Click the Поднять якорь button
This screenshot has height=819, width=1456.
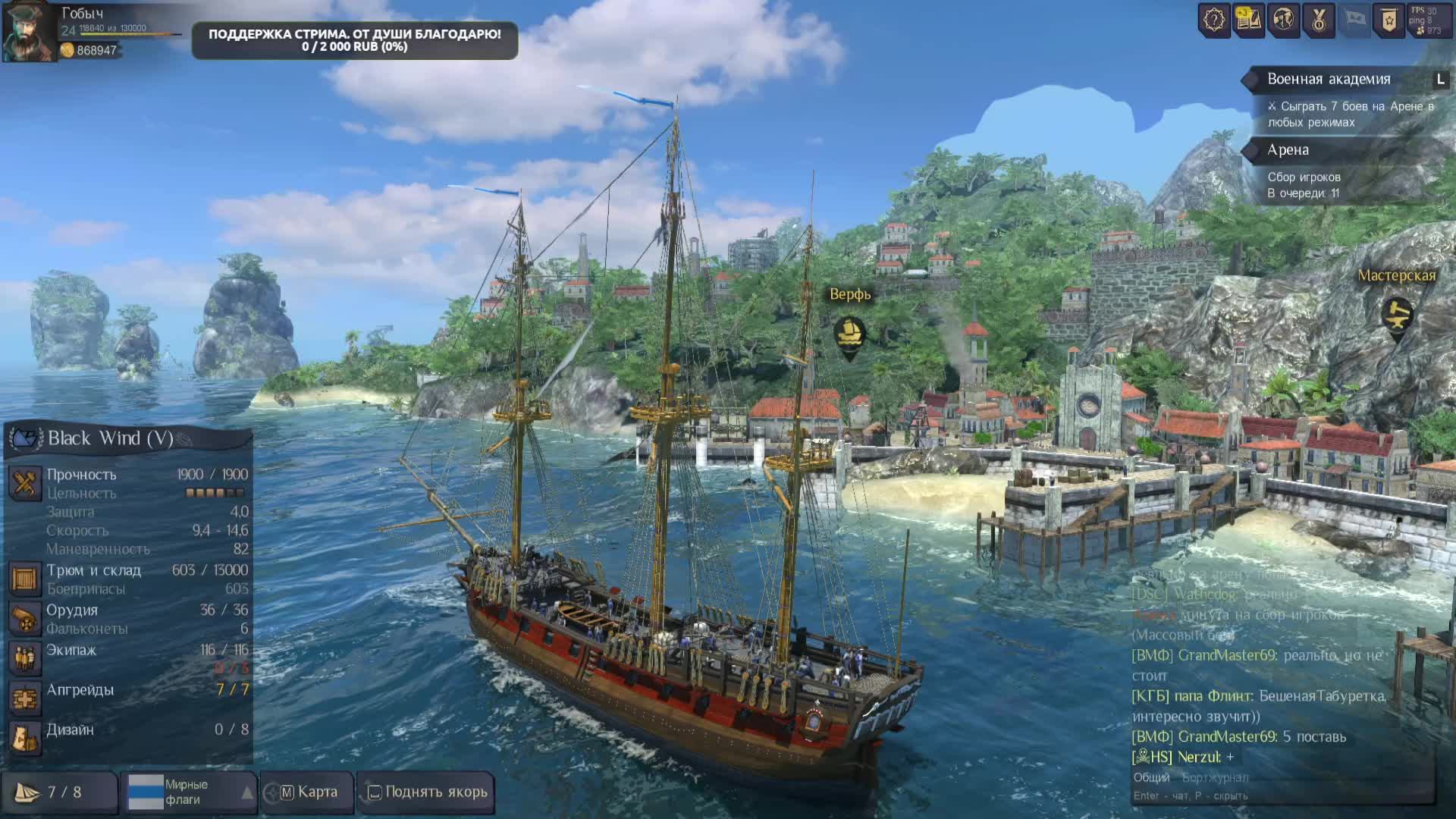click(426, 792)
